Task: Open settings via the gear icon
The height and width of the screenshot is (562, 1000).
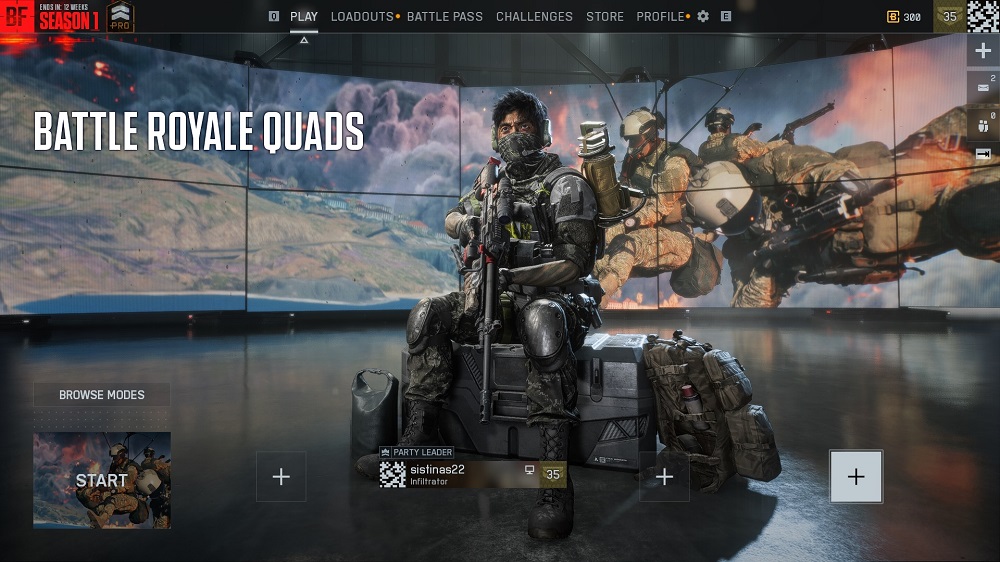Action: point(703,17)
